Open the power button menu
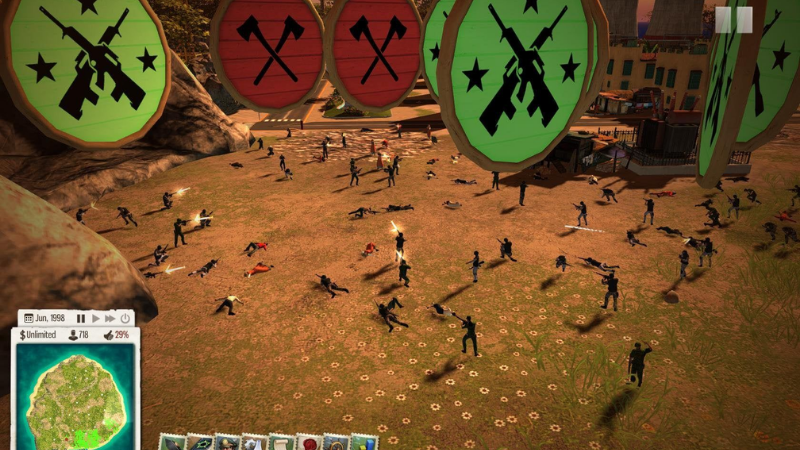The height and width of the screenshot is (450, 800). pos(125,318)
